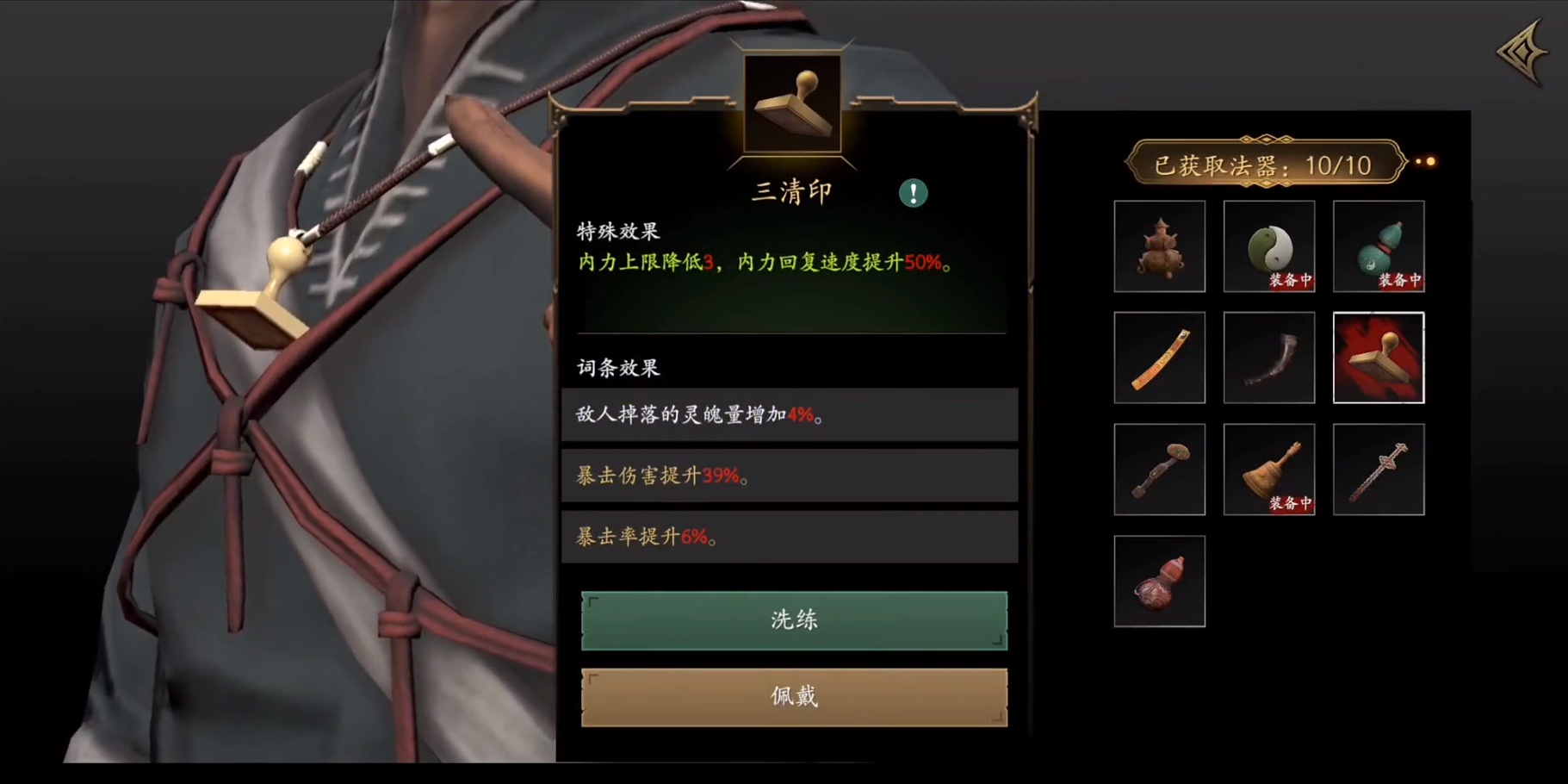Select the orange talisman scroll artifact icon
Screen dimensions: 1568x784
click(x=1159, y=358)
